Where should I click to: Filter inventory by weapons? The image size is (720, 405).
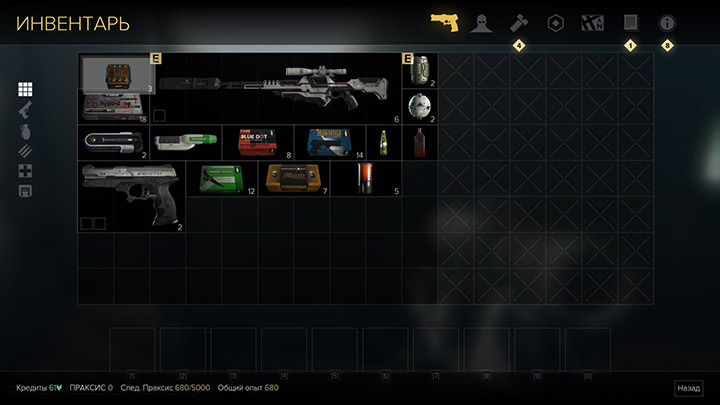[26, 110]
